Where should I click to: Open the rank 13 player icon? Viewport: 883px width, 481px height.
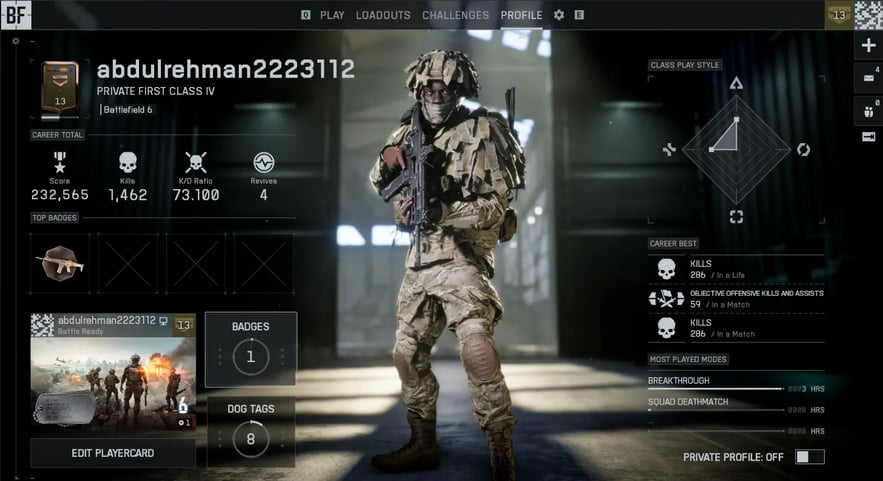838,15
